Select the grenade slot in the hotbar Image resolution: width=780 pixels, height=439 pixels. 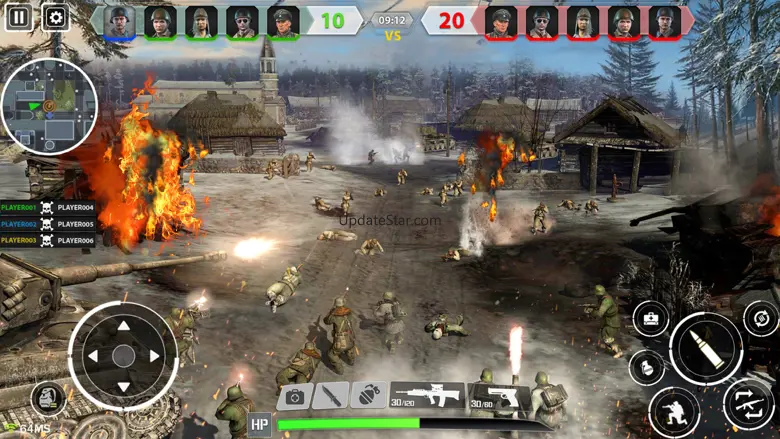click(368, 396)
